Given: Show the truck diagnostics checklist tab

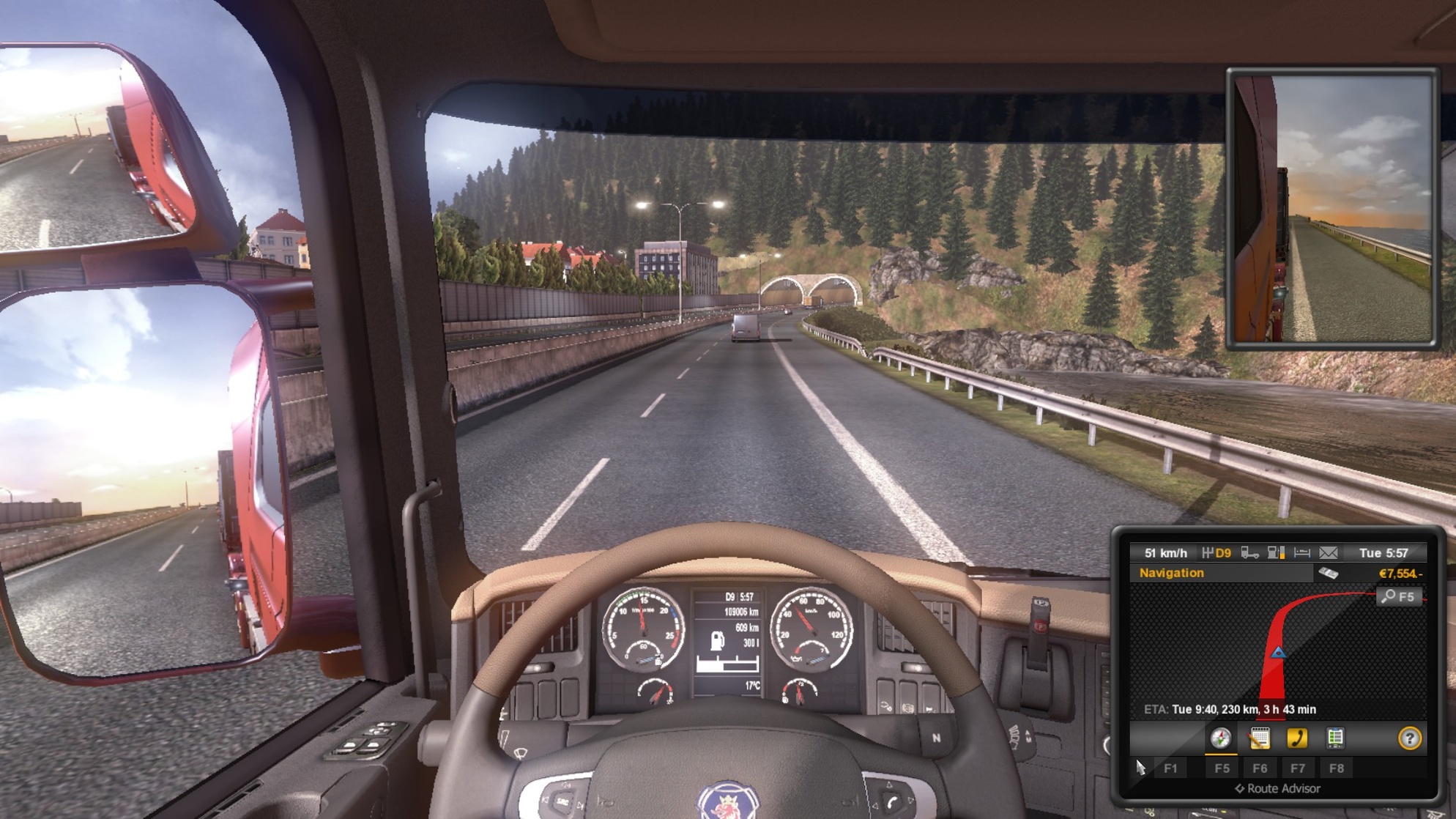Looking at the screenshot, I should pyautogui.click(x=1335, y=738).
